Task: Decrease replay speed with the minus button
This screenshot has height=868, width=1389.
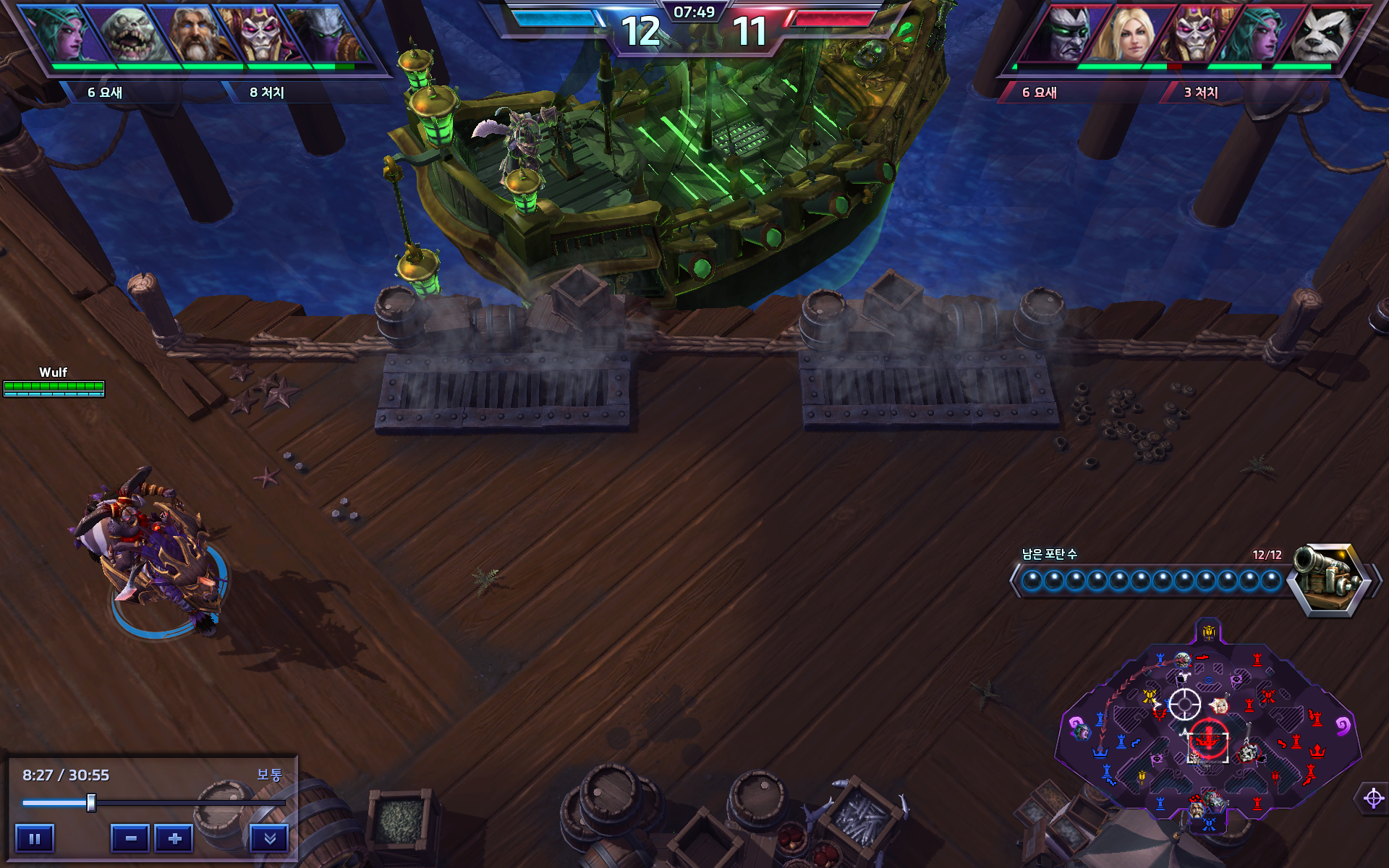Action: (131, 839)
